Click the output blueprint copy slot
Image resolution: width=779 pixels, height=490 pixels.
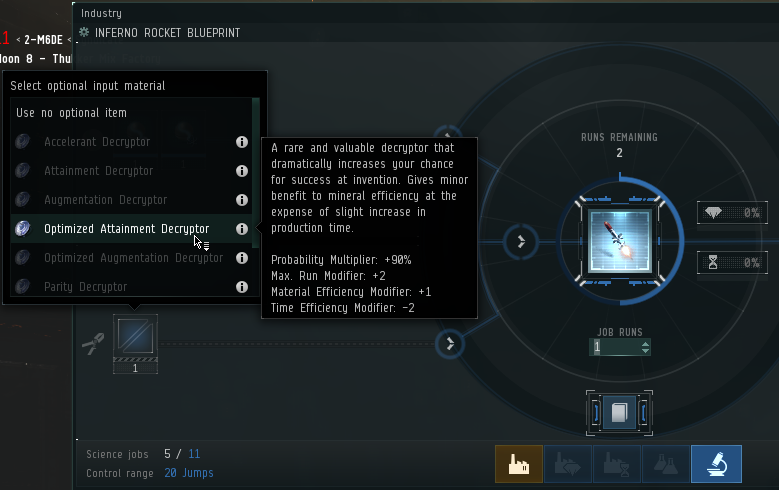click(620, 412)
